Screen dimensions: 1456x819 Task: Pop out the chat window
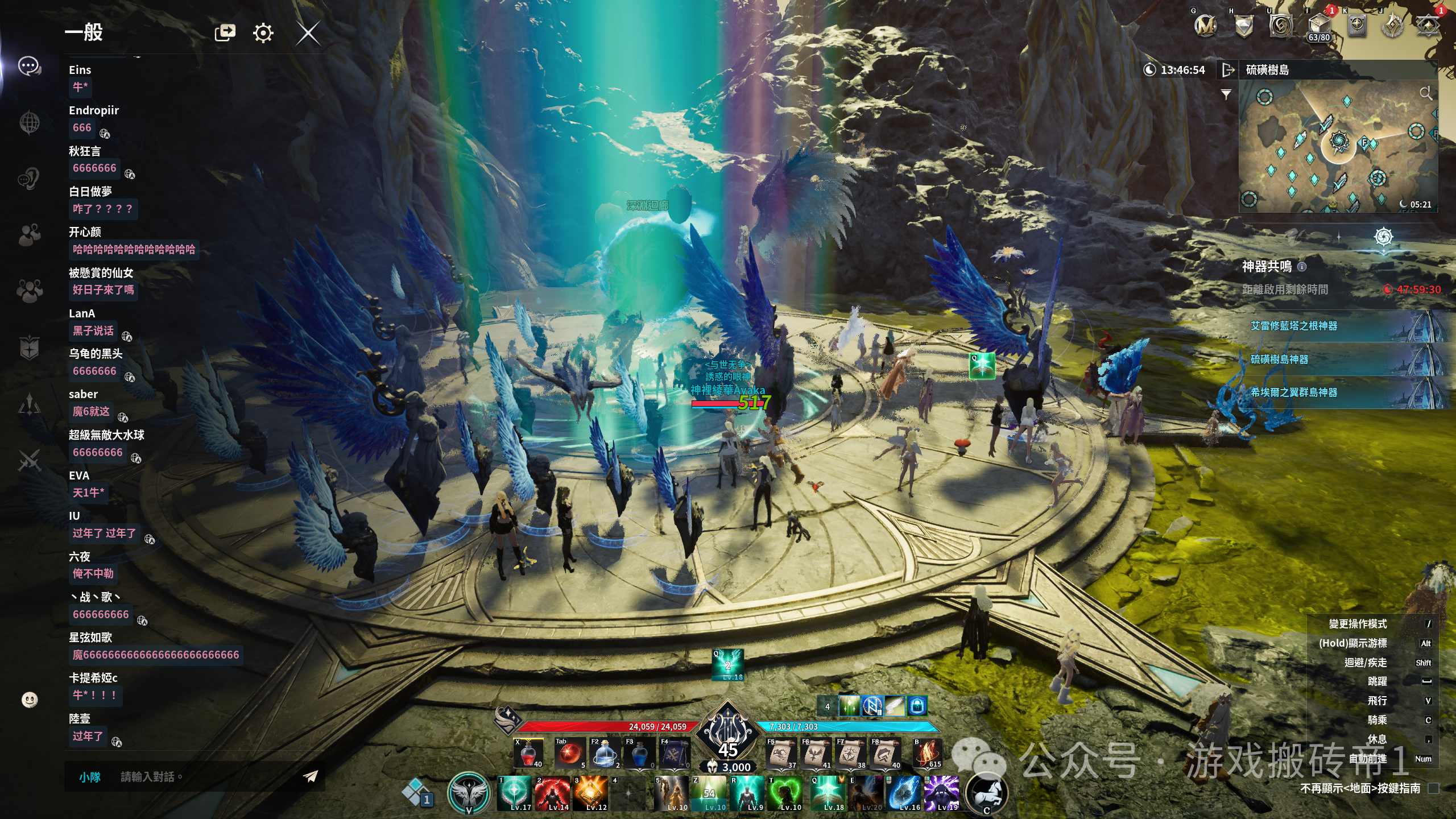pyautogui.click(x=225, y=32)
